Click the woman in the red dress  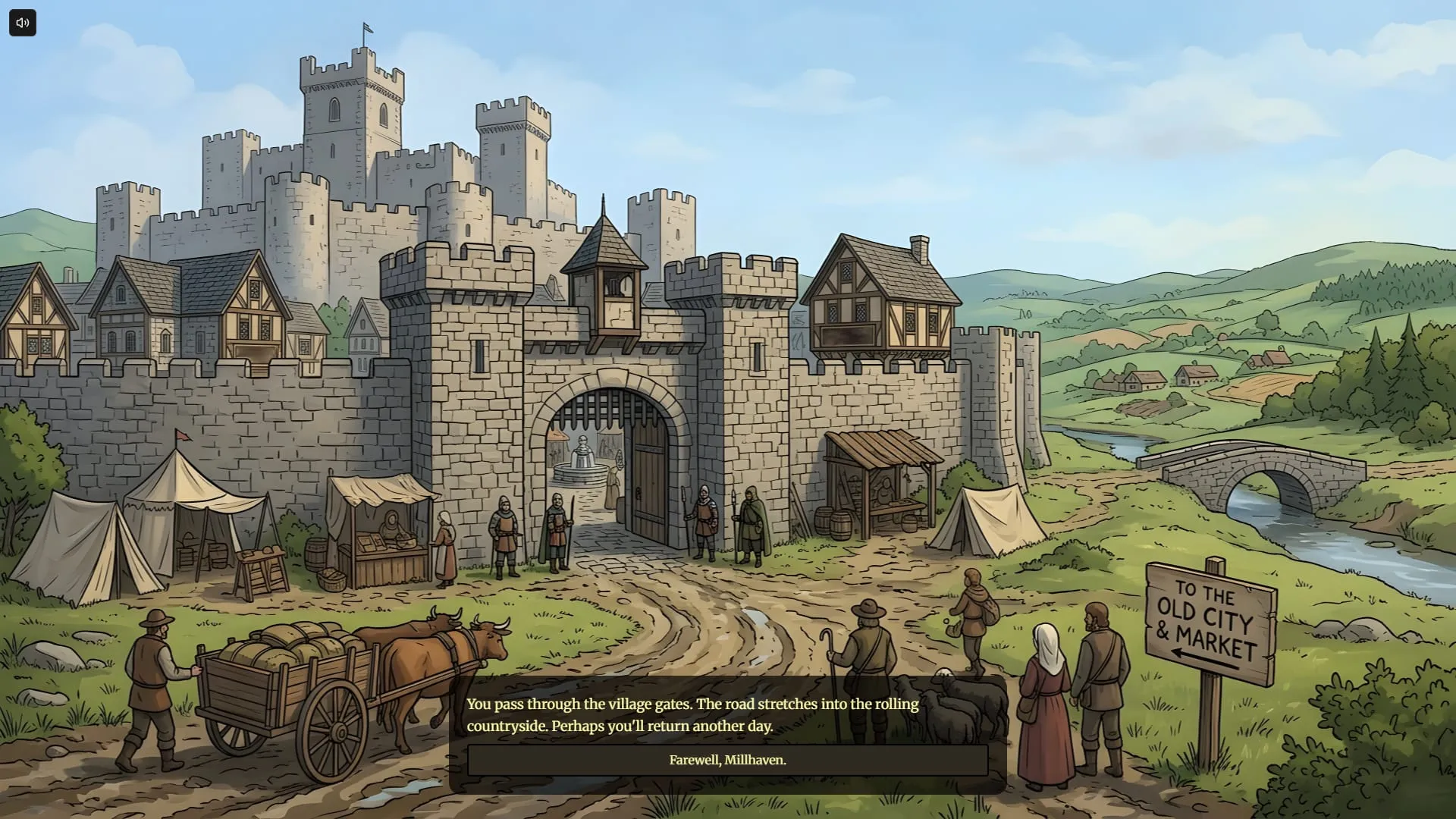(1046, 705)
